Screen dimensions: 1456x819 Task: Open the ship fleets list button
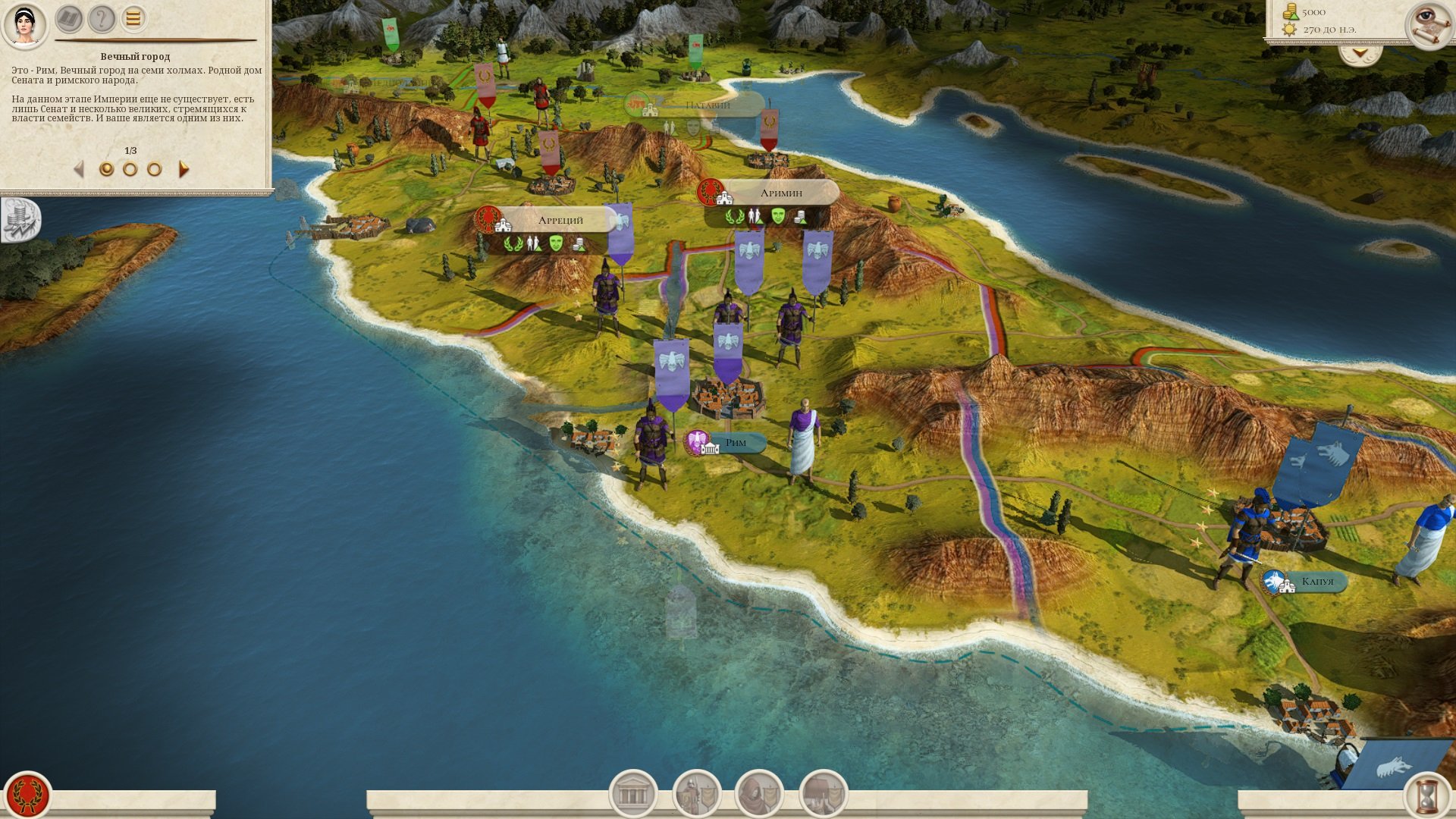pyautogui.click(x=823, y=794)
